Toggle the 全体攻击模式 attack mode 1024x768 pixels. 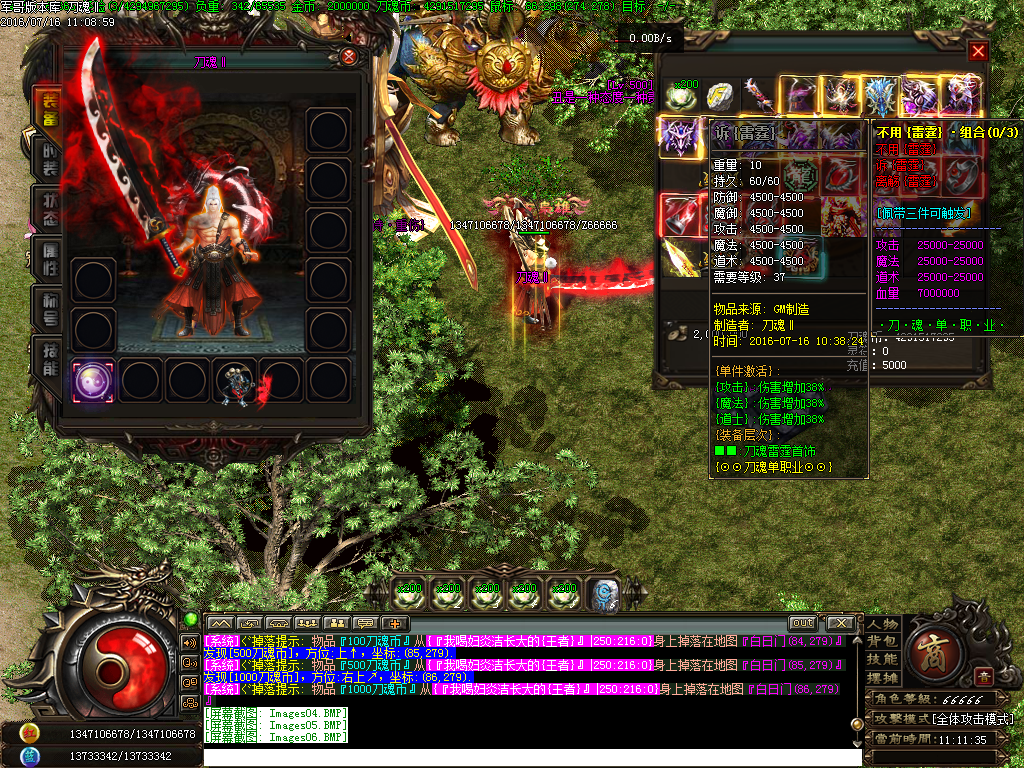[970, 719]
